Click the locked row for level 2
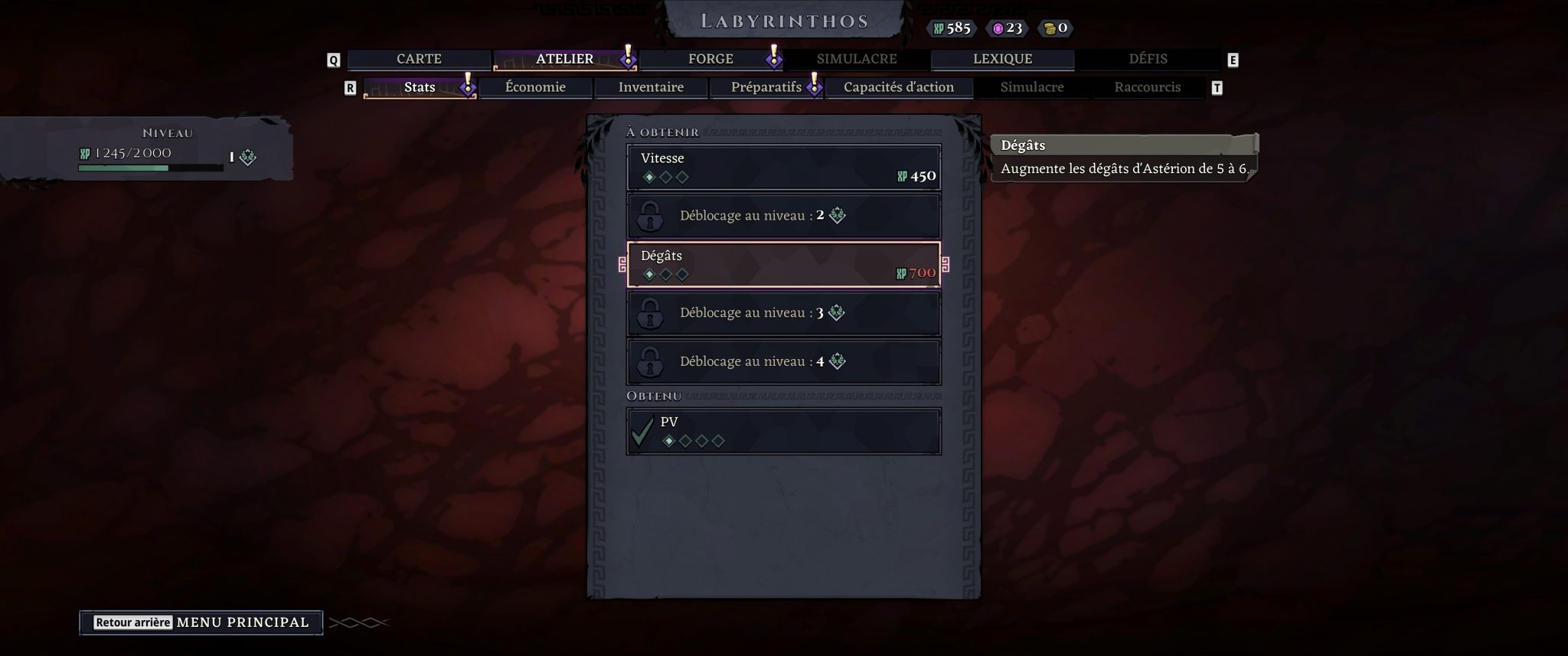This screenshot has width=1568, height=656. click(x=783, y=216)
